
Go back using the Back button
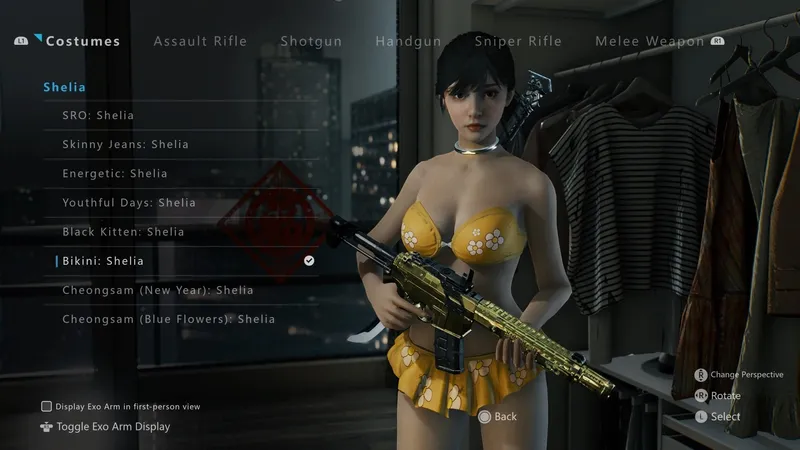click(497, 416)
